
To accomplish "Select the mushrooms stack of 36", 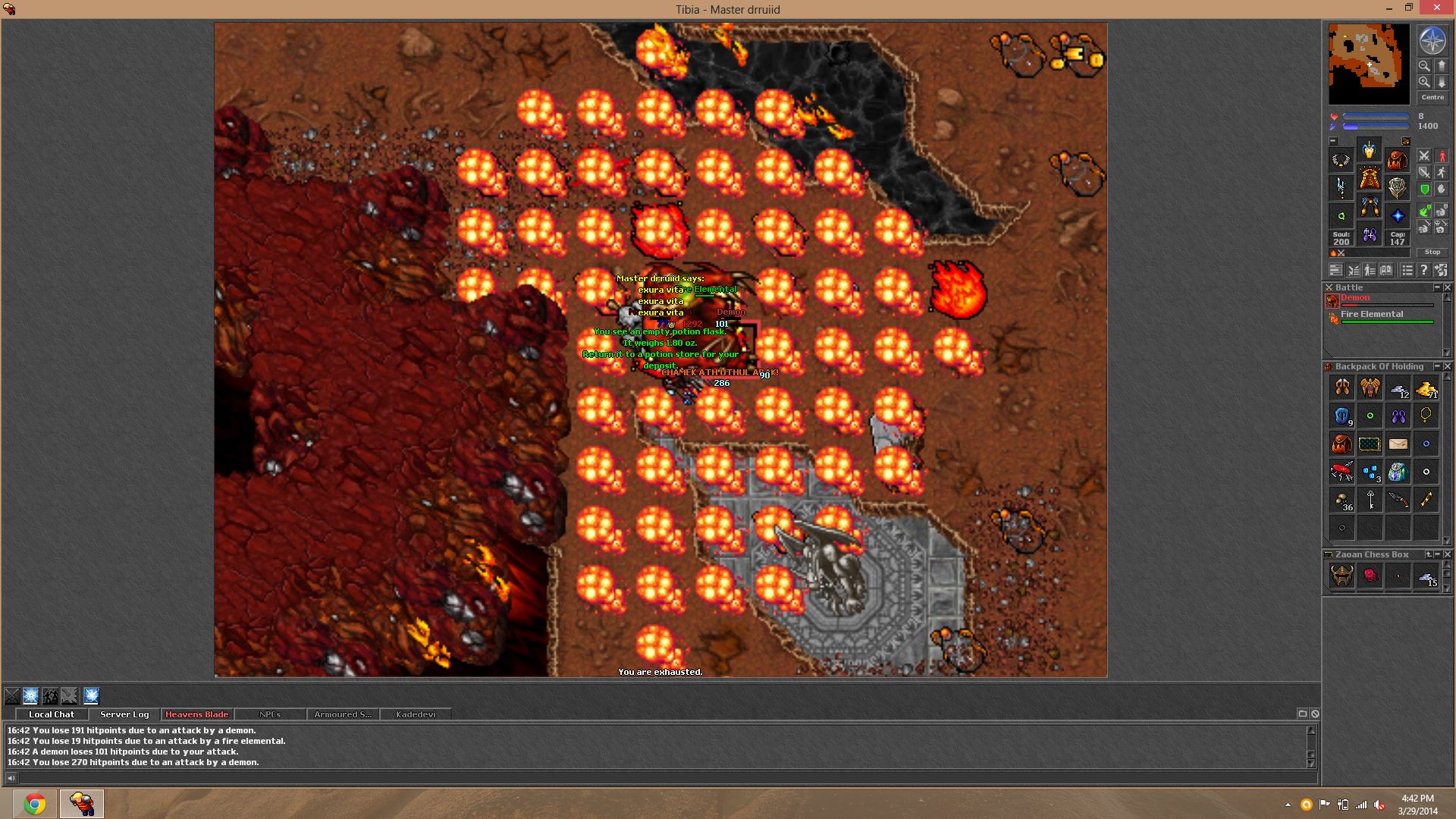I will coord(1342,500).
